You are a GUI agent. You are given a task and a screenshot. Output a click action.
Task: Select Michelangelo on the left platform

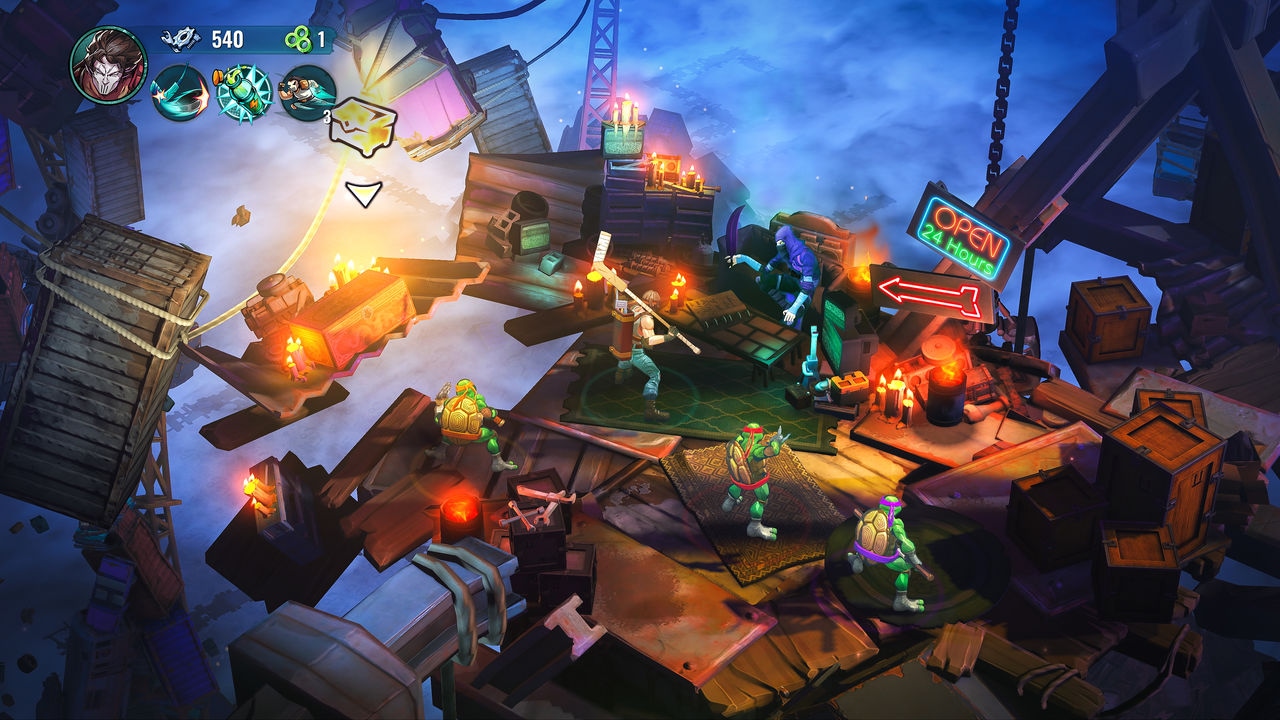click(470, 420)
